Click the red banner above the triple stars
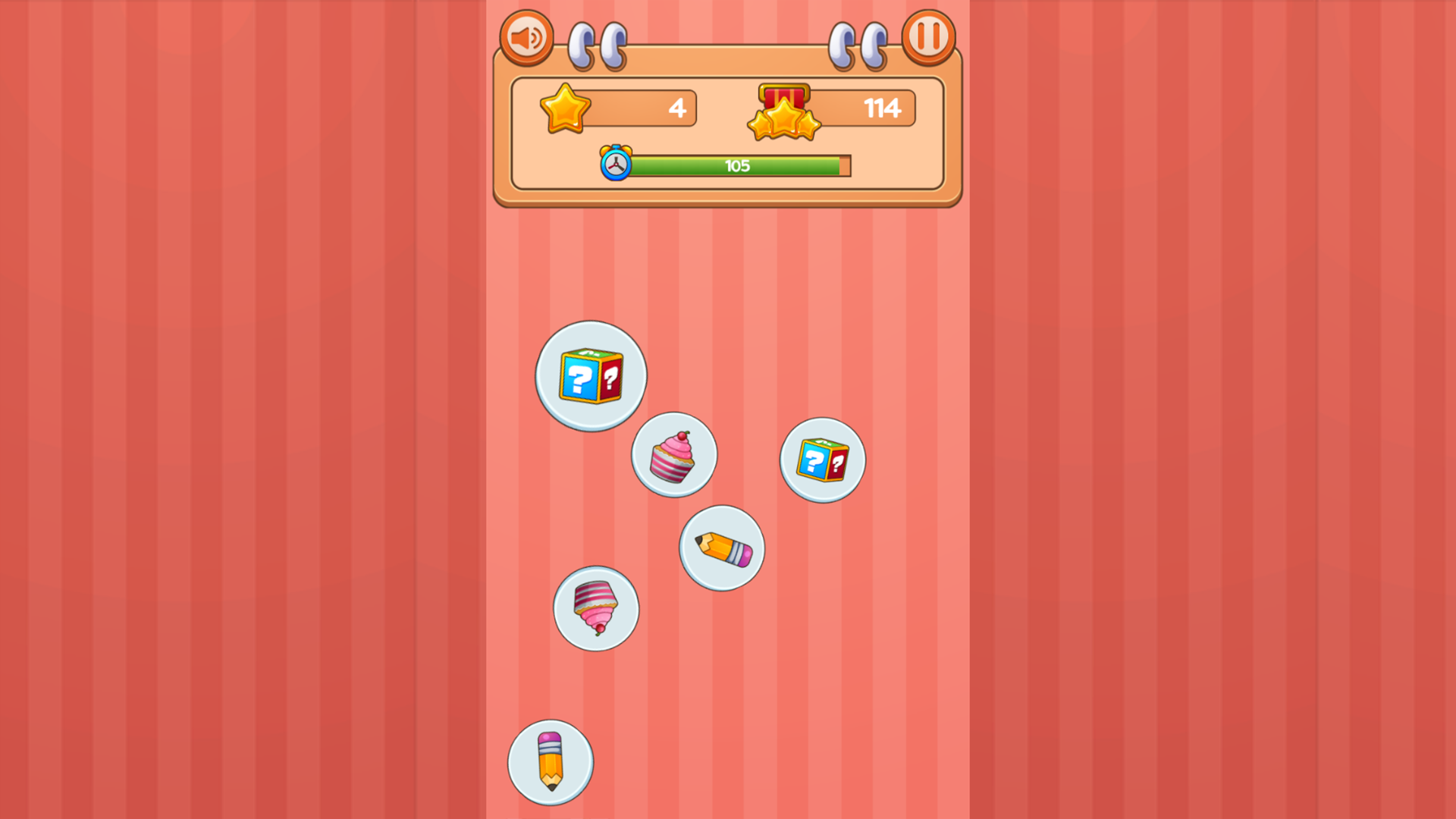Image resolution: width=1456 pixels, height=819 pixels. coord(785,93)
